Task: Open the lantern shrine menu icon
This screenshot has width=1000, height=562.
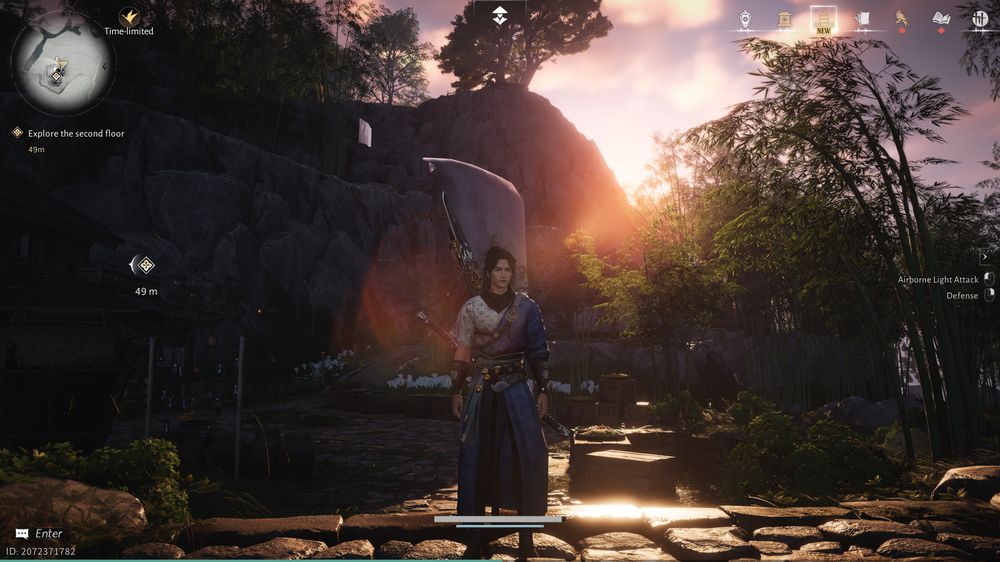Action: [785, 19]
